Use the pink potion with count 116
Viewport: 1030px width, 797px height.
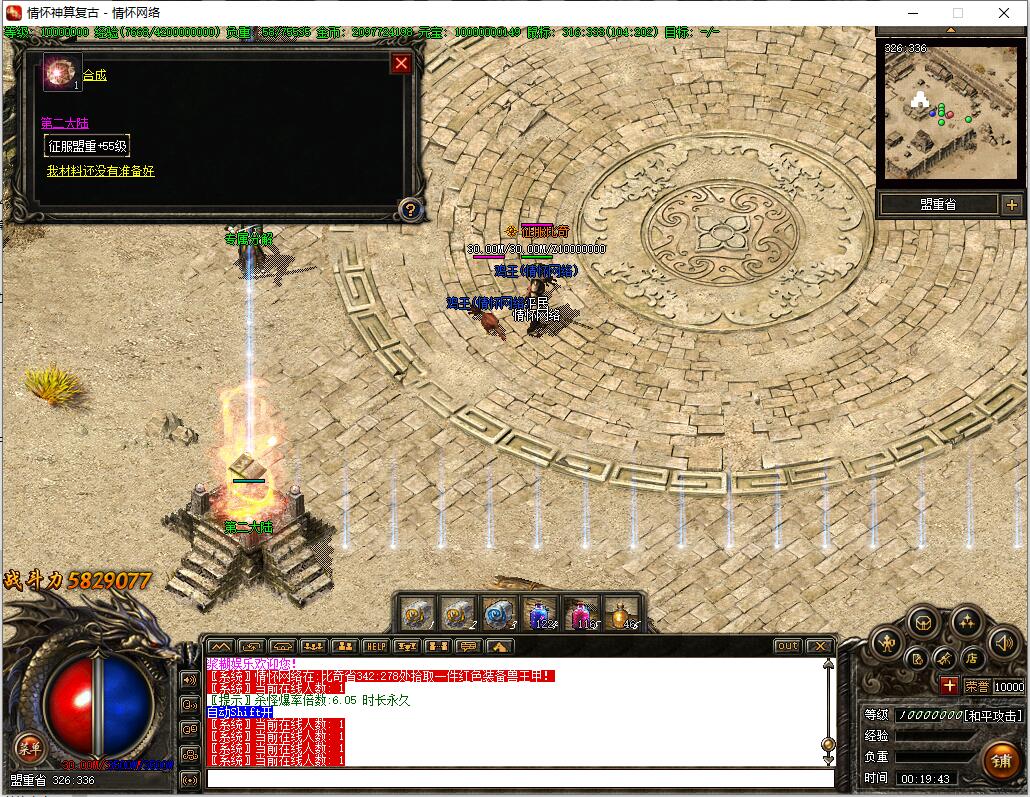tap(581, 613)
